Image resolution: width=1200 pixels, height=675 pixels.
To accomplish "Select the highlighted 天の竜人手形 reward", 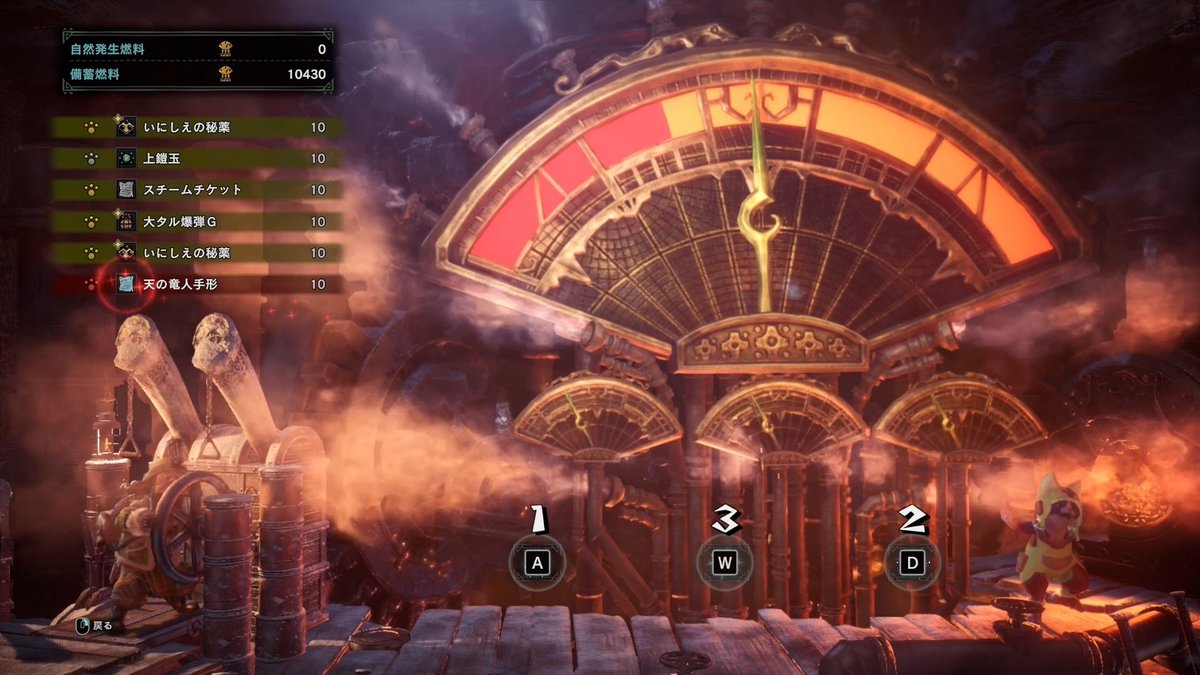I will pos(198,284).
